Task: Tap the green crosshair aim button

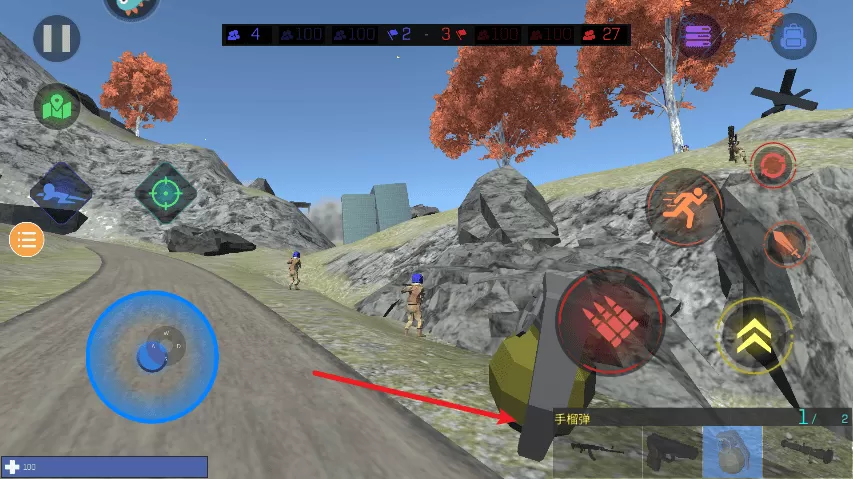Action: [165, 191]
